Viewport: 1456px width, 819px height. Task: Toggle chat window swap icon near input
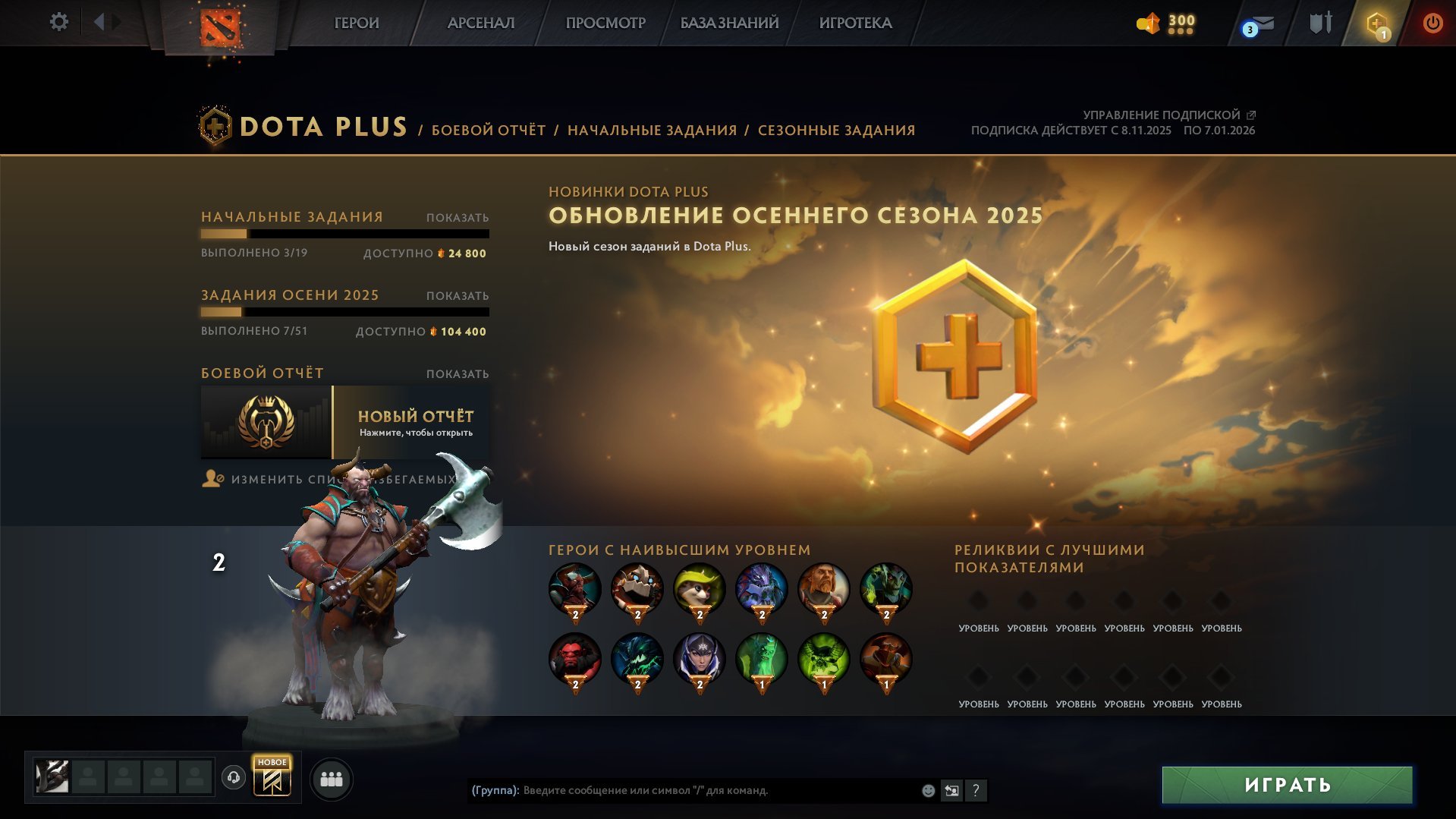[951, 791]
